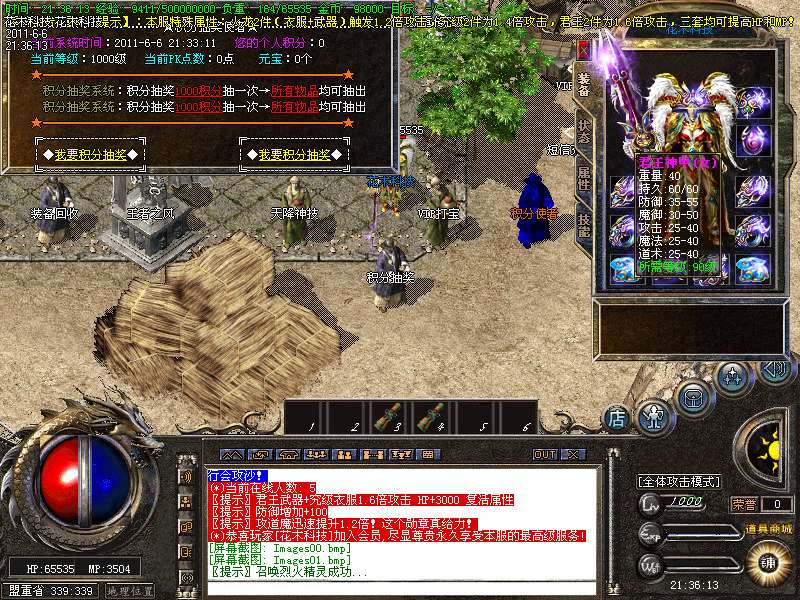
Task: Switch to the 装备 equipment tab
Action: (584, 82)
